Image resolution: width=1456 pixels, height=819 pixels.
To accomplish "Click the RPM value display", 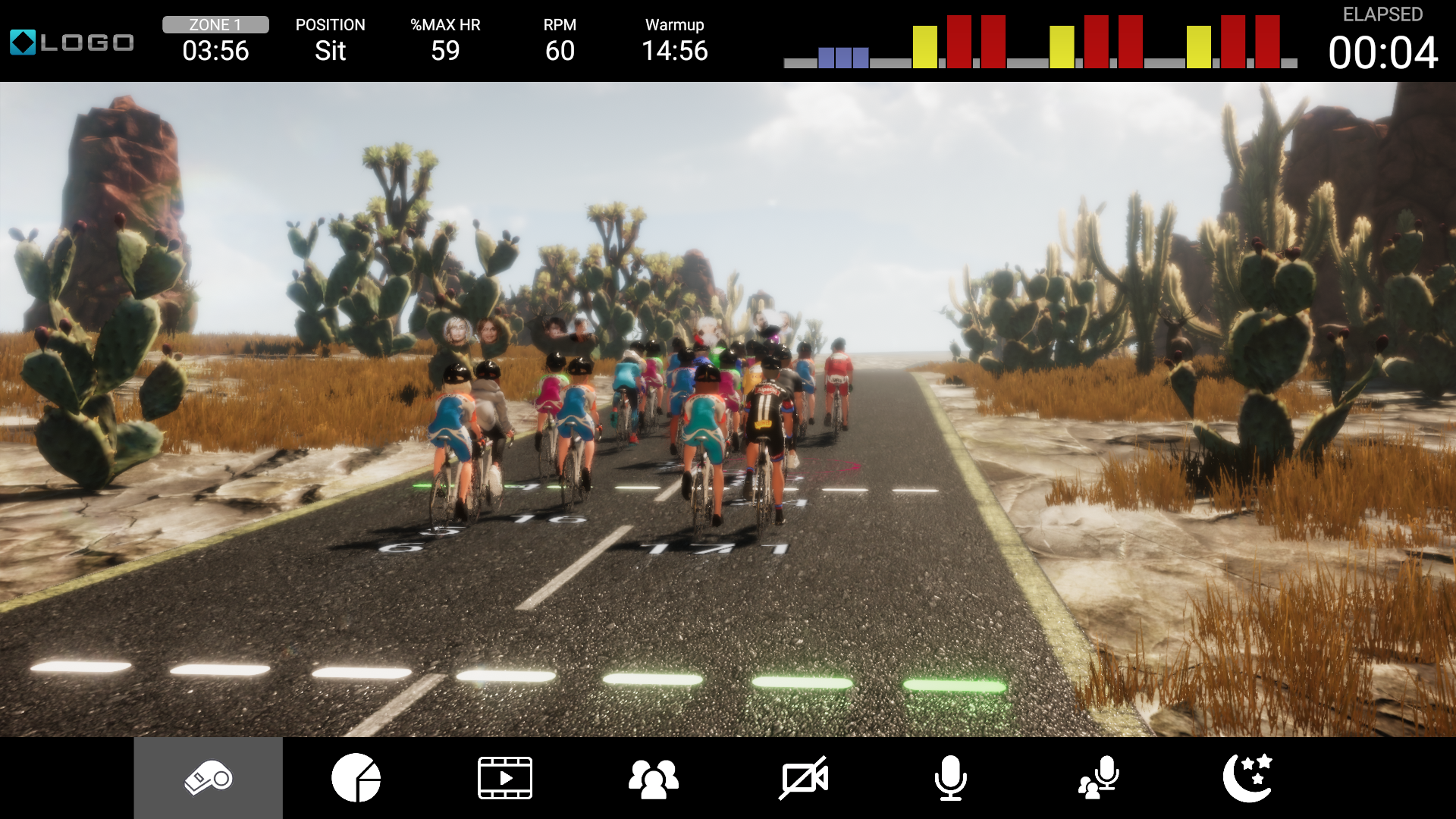I will pos(559,52).
